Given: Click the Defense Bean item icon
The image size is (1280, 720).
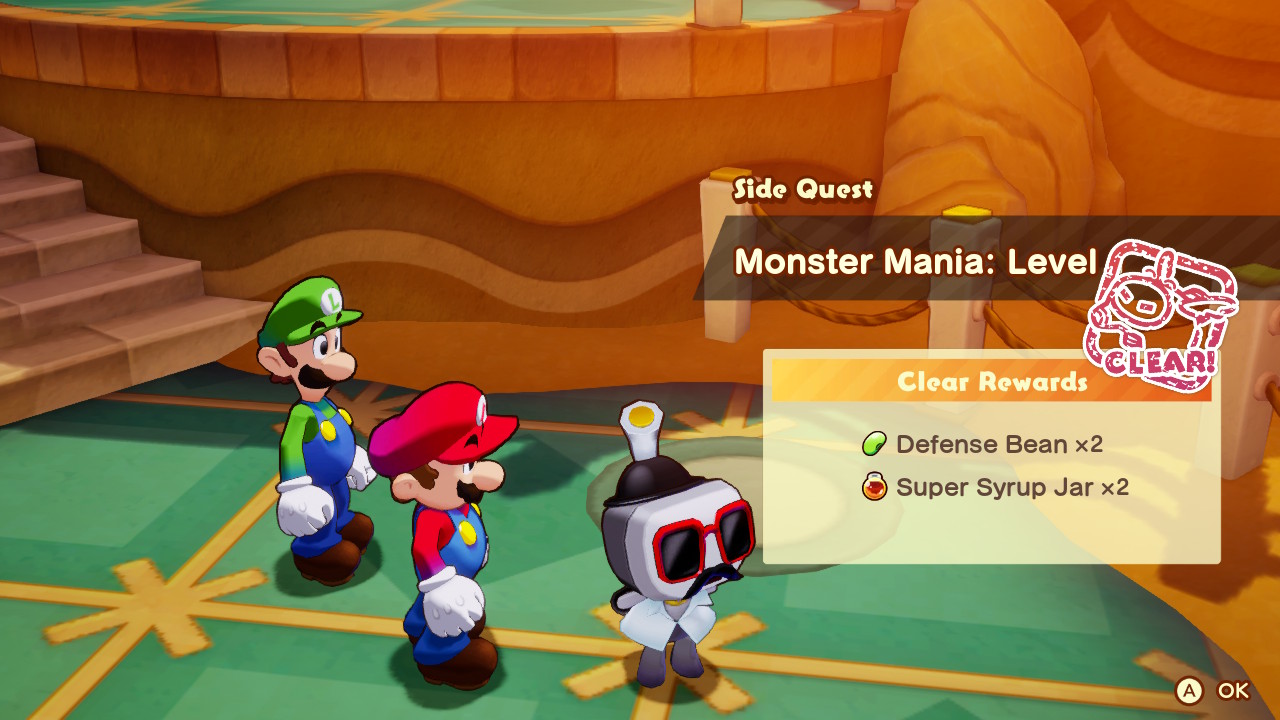Looking at the screenshot, I should [x=875, y=445].
